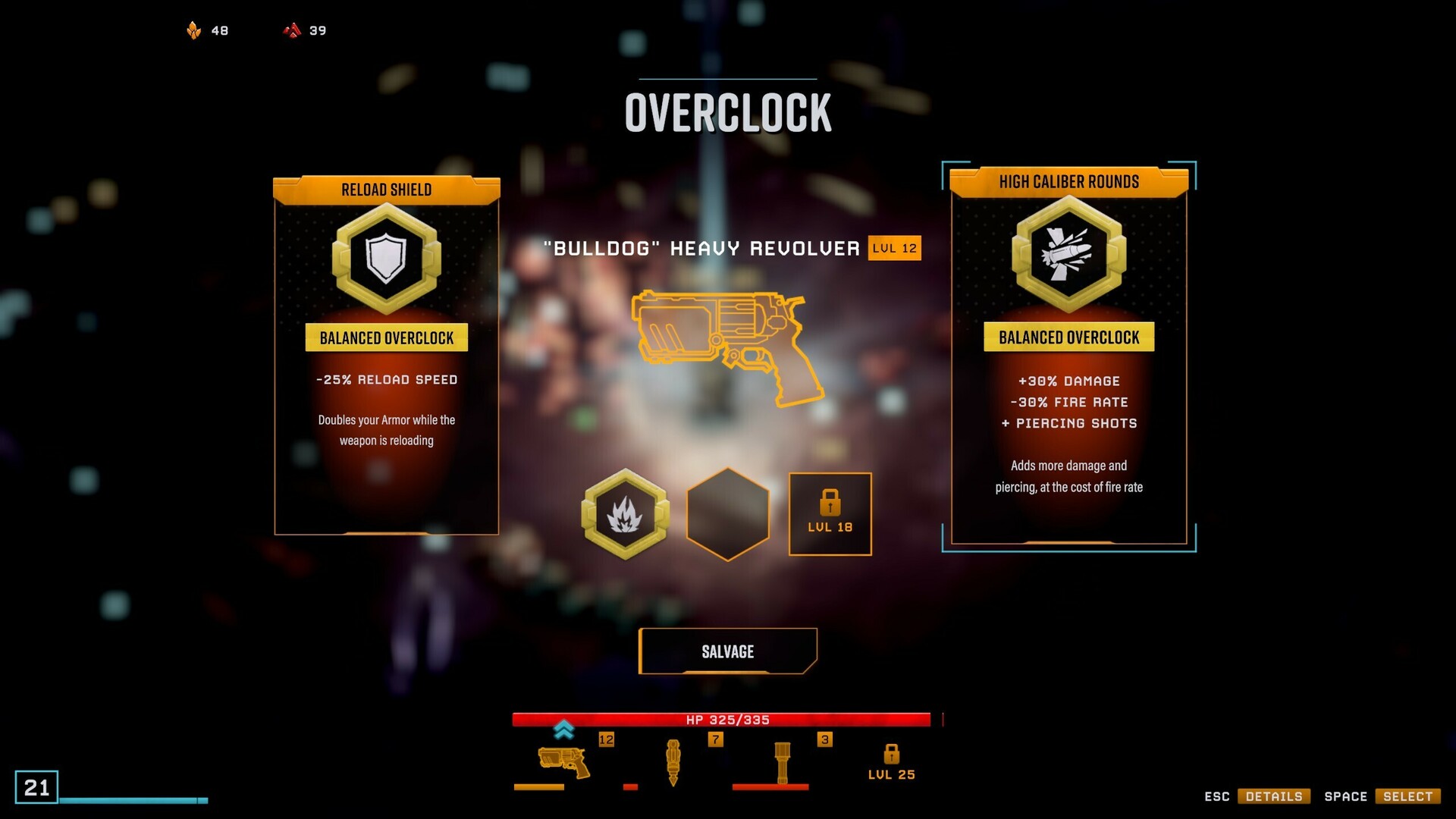Expand the Reload Shield card header
This screenshot has height=819, width=1456.
coord(387,190)
